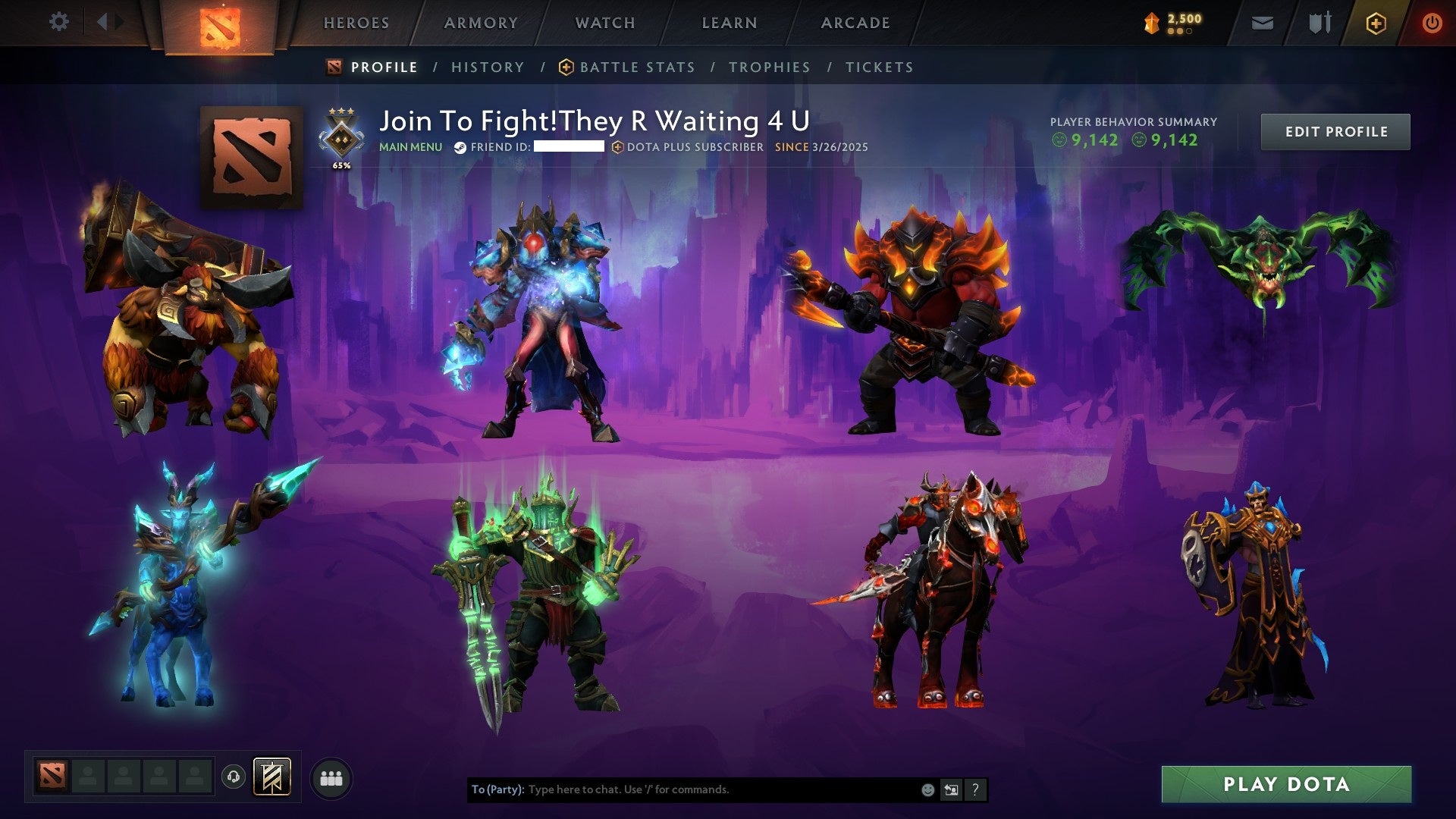Click the power/quit icon
This screenshot has width=1456, height=819.
tap(1433, 23)
